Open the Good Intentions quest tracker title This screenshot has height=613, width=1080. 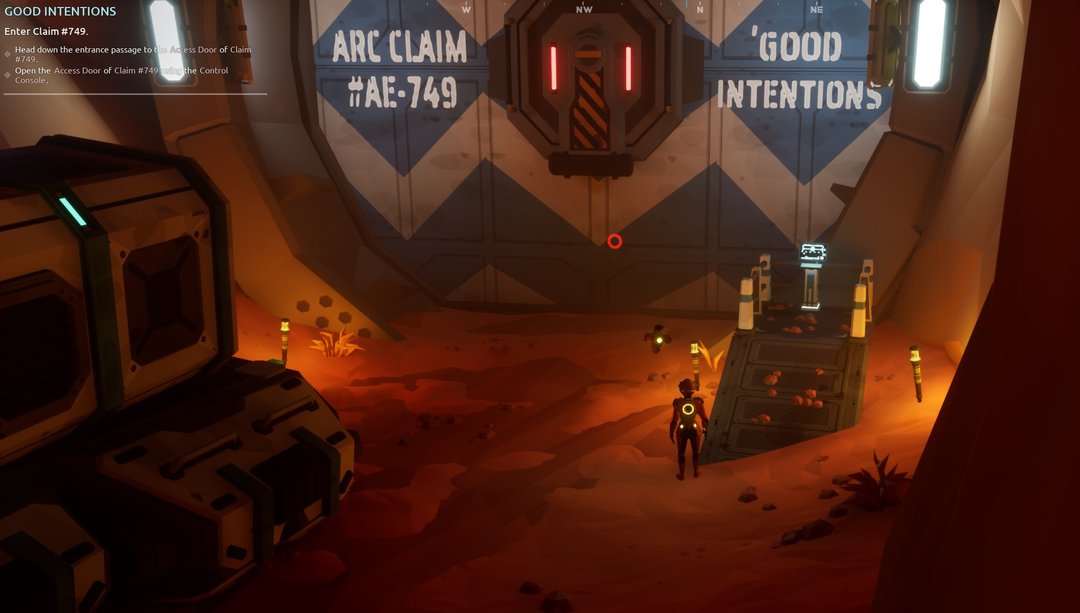coord(60,12)
